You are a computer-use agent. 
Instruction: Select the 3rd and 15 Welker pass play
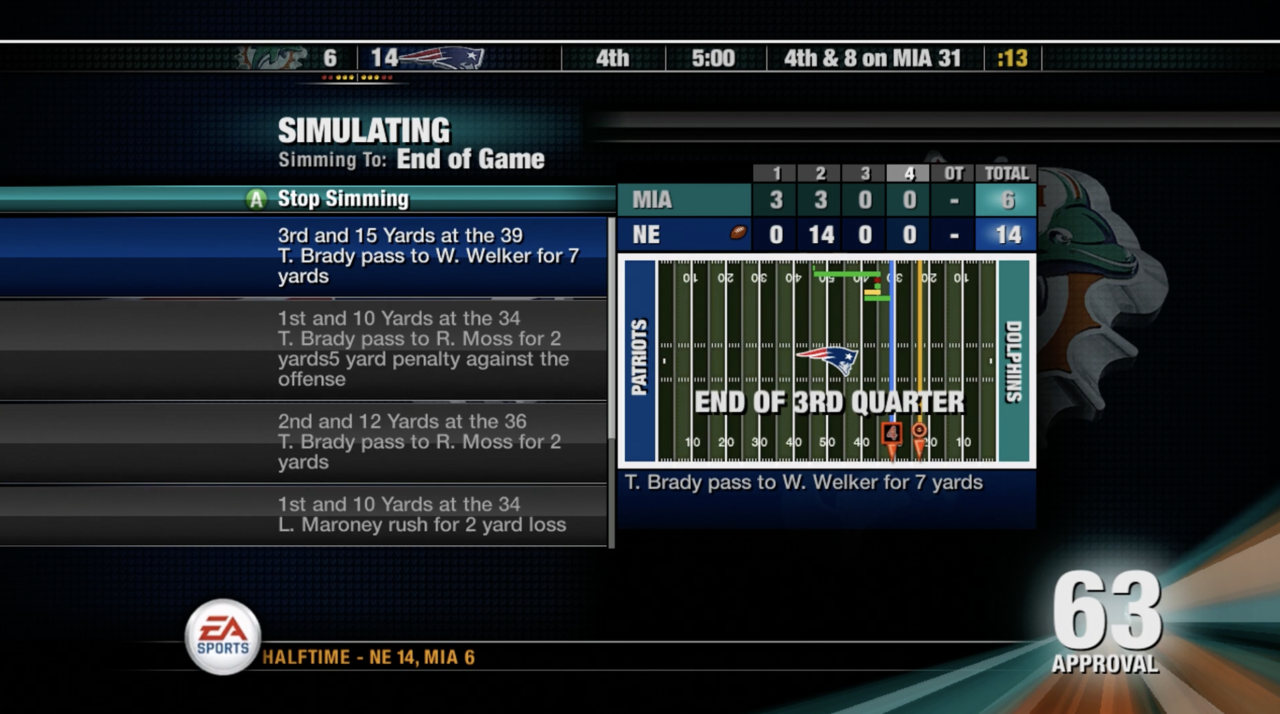pyautogui.click(x=428, y=256)
